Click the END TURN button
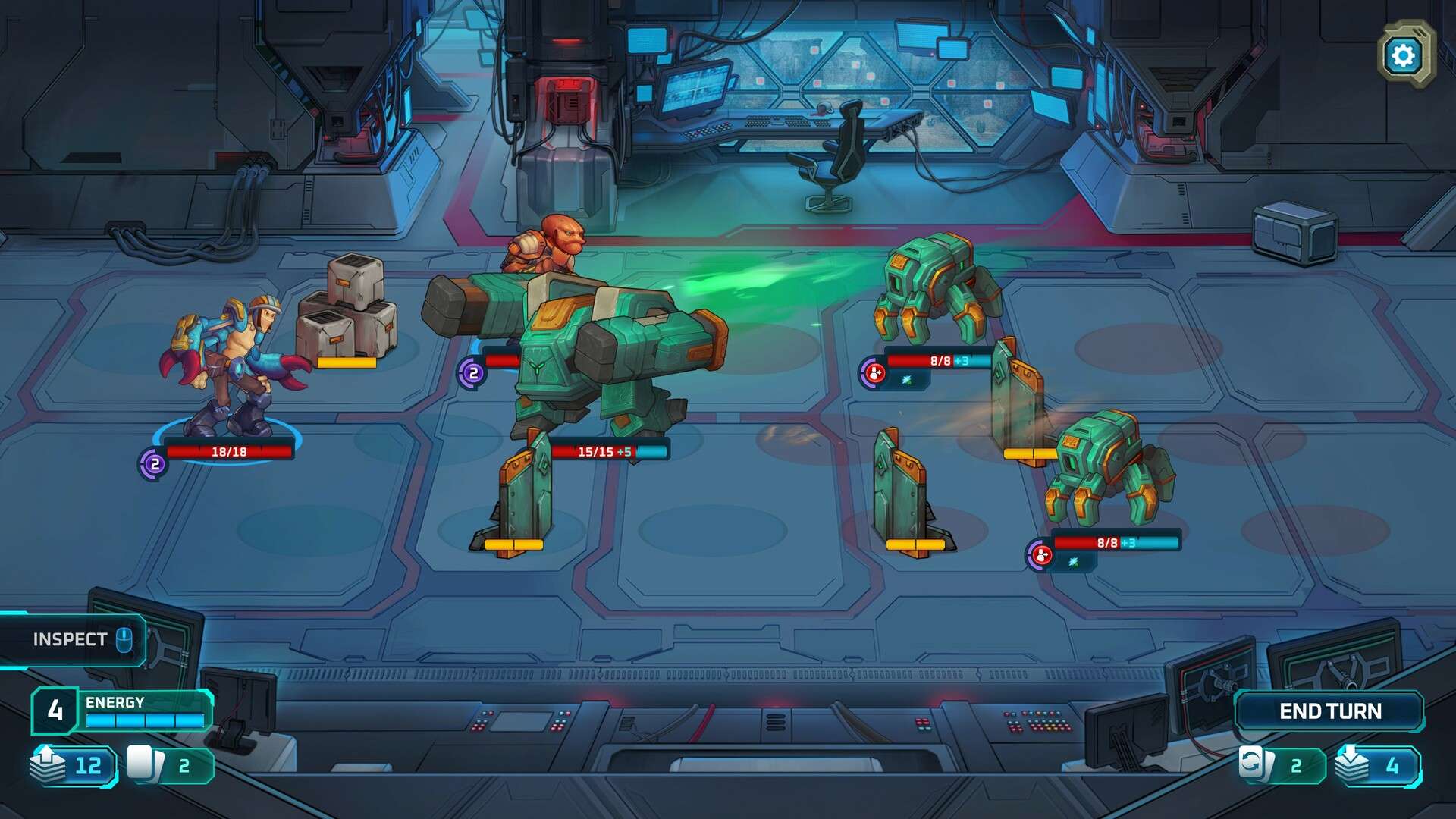The image size is (1456, 819). coord(1330,711)
